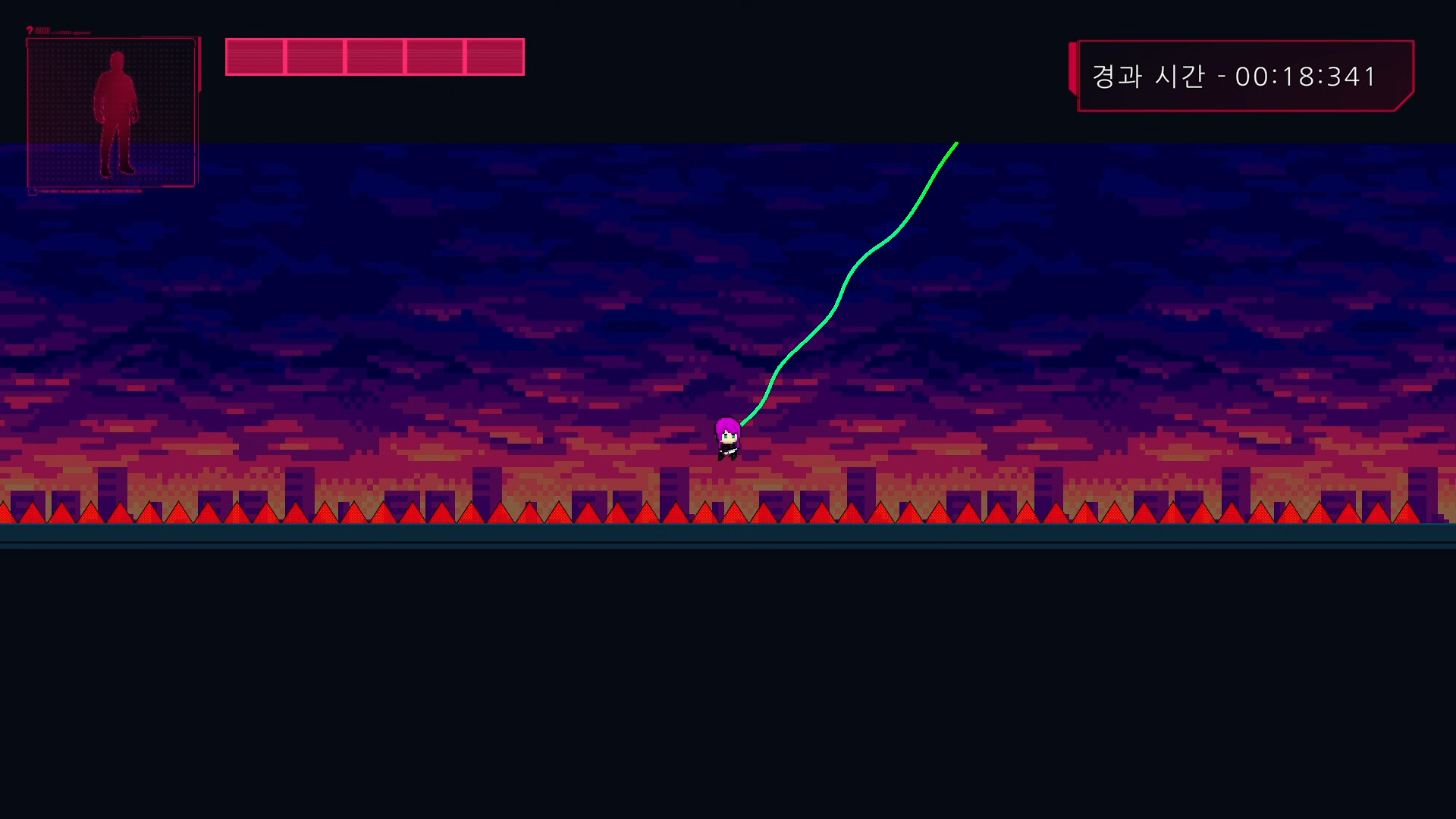Click the small red caption text above the portrait

tap(71, 32)
